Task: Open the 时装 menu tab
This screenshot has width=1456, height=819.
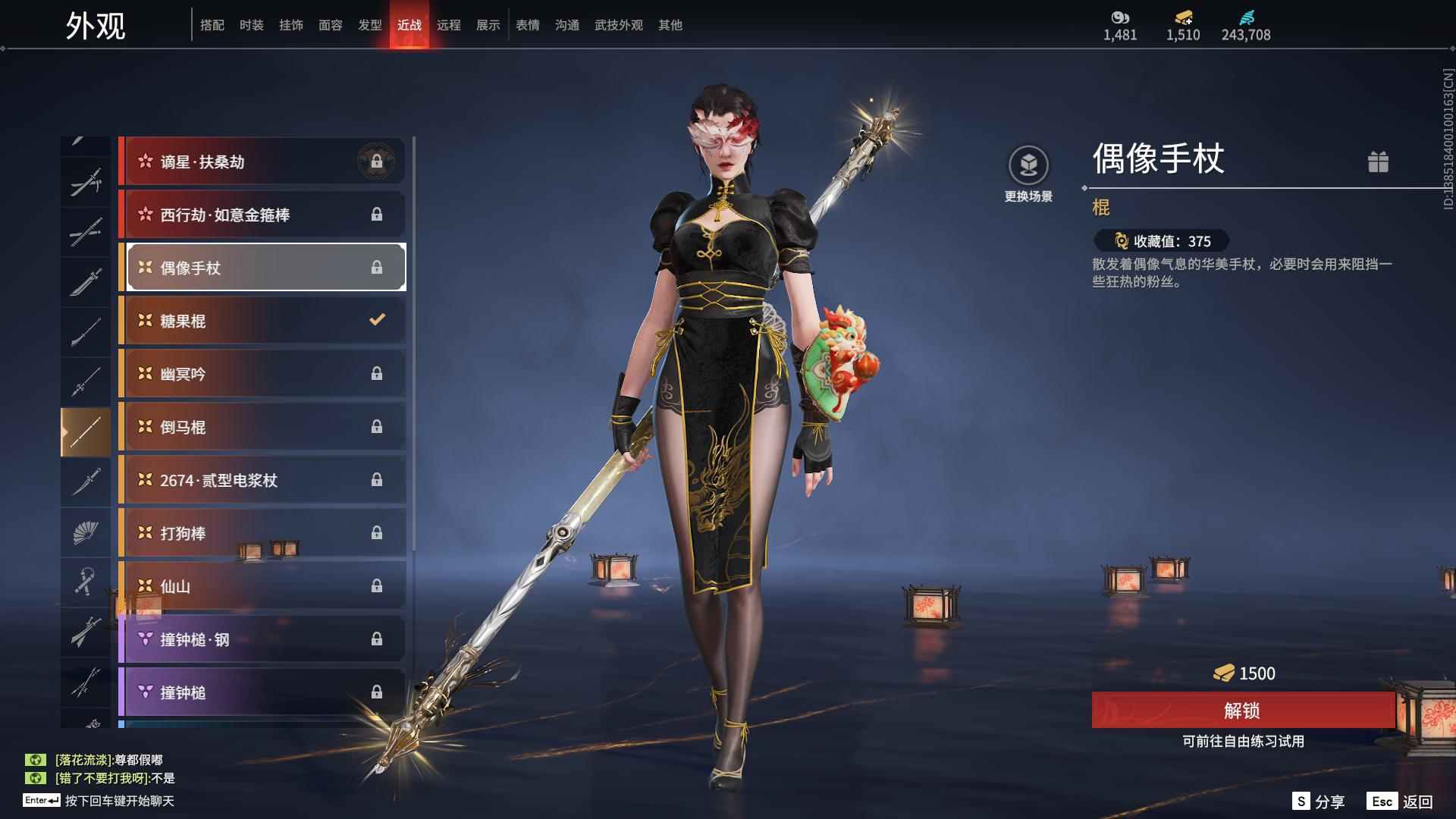Action: click(x=252, y=24)
